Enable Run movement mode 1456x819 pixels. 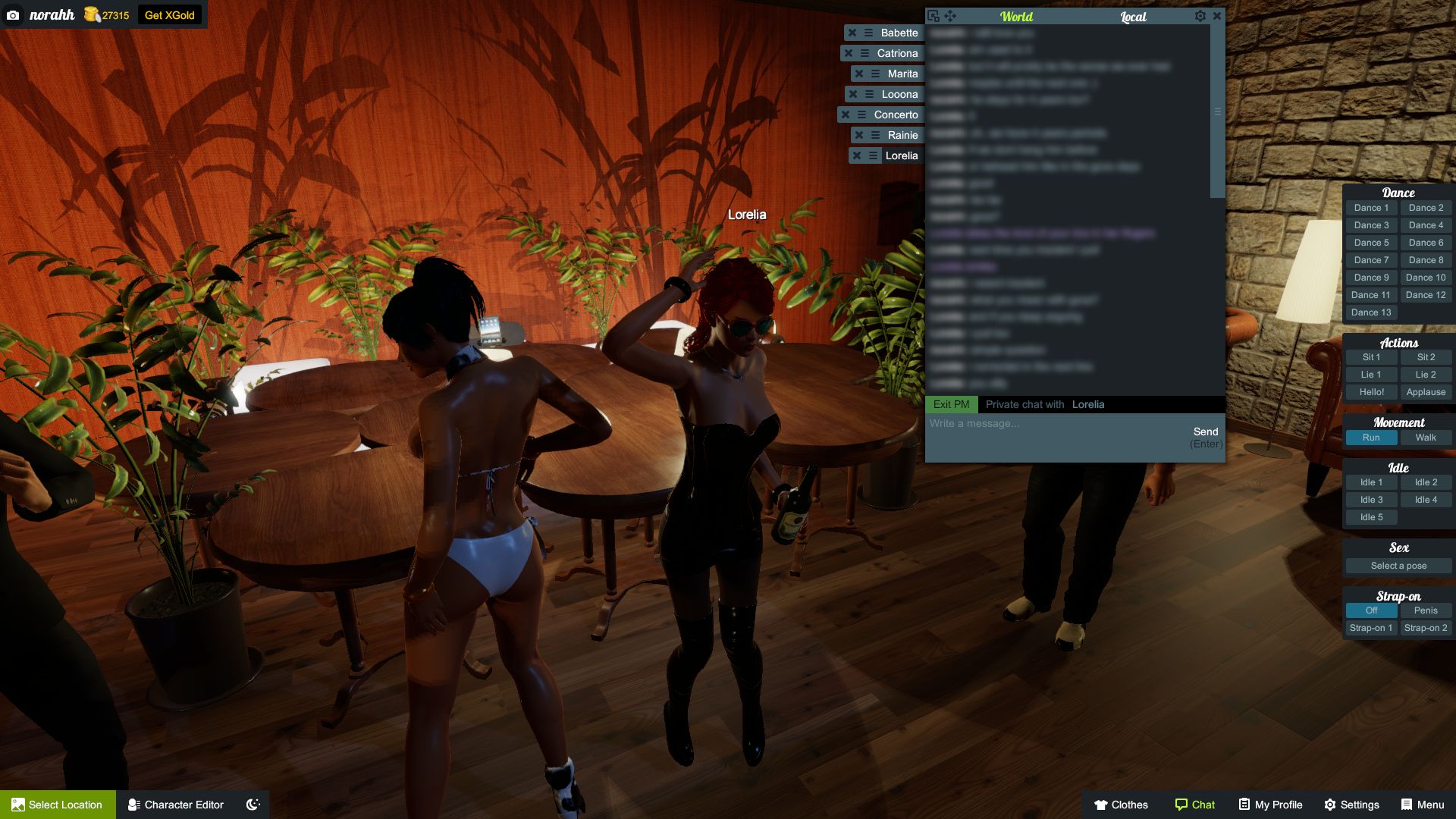click(x=1370, y=438)
